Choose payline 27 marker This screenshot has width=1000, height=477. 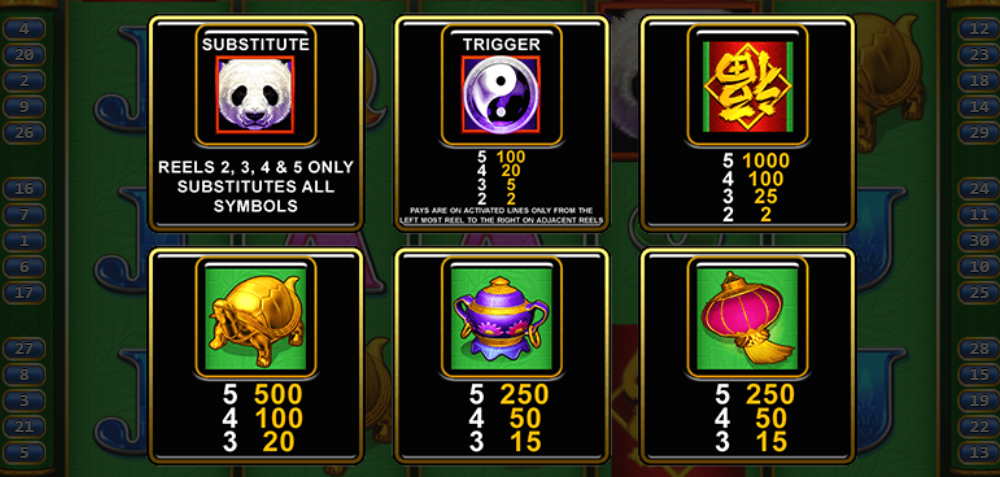[24, 349]
